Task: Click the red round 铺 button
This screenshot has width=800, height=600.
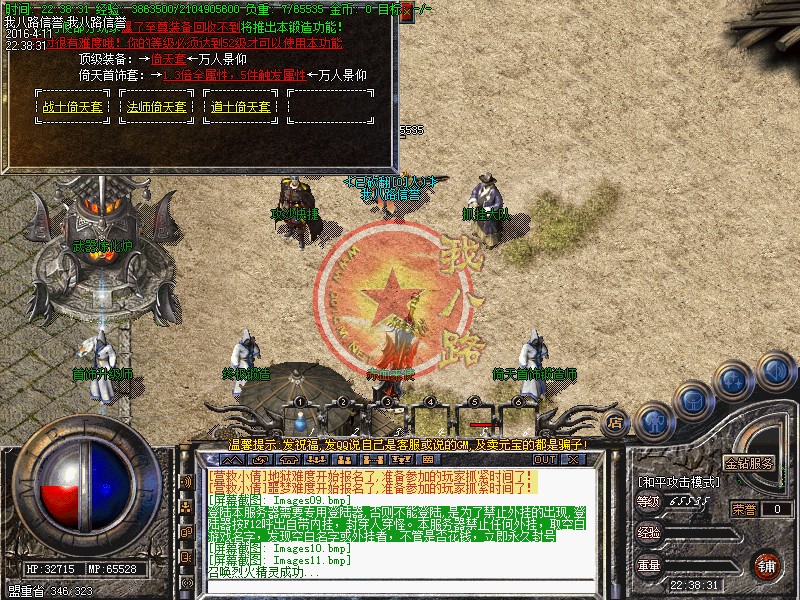Action: click(x=767, y=565)
